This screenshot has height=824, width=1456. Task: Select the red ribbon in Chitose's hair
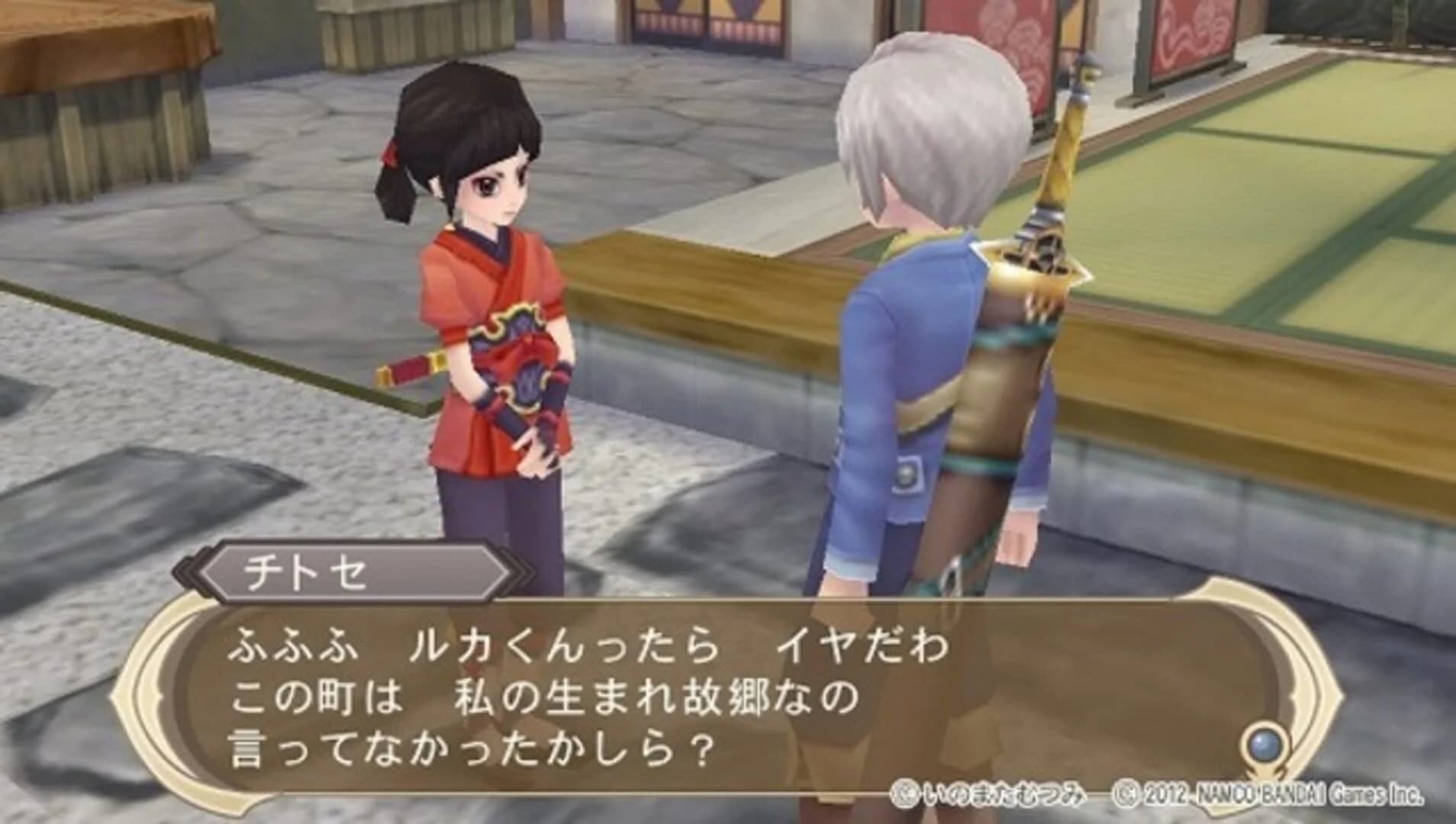(x=391, y=153)
